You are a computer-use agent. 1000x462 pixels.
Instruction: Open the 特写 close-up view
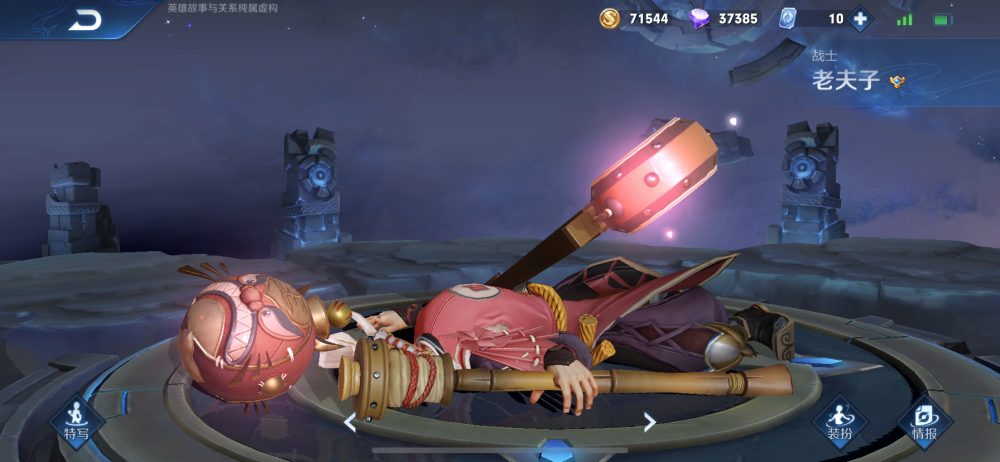click(x=77, y=419)
